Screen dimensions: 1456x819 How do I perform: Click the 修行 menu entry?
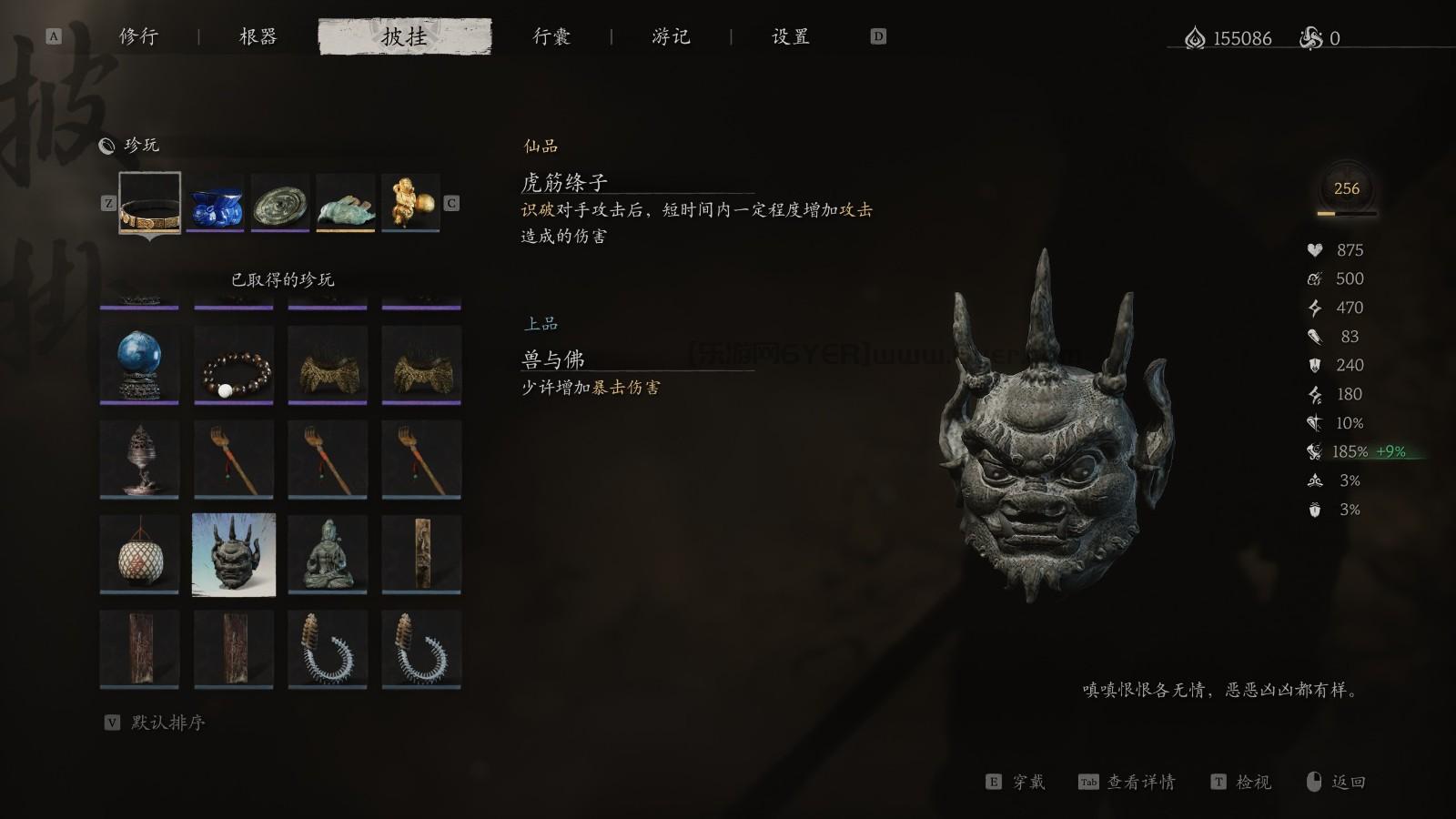click(137, 37)
